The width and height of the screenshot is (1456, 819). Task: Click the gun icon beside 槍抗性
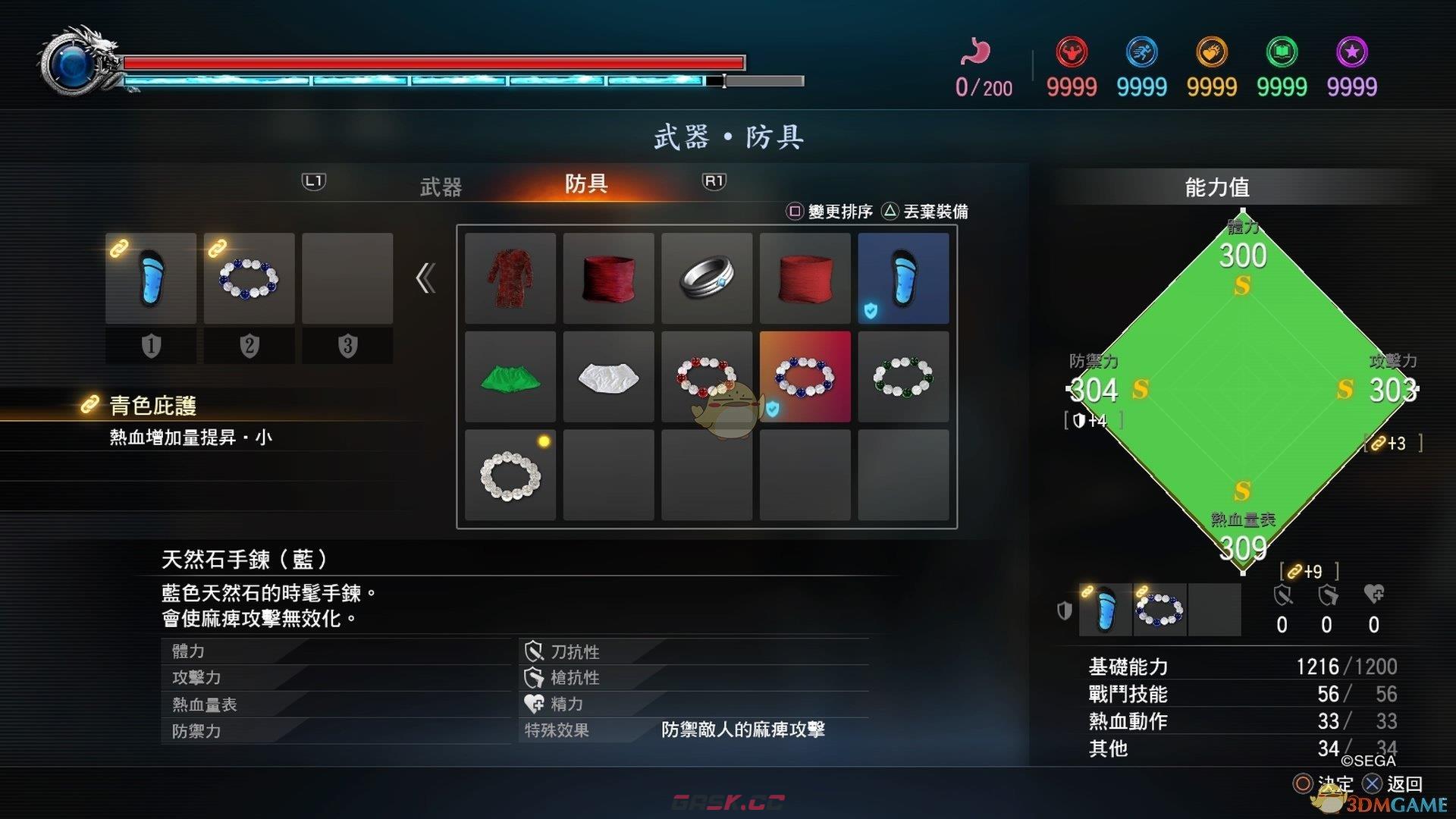[535, 677]
